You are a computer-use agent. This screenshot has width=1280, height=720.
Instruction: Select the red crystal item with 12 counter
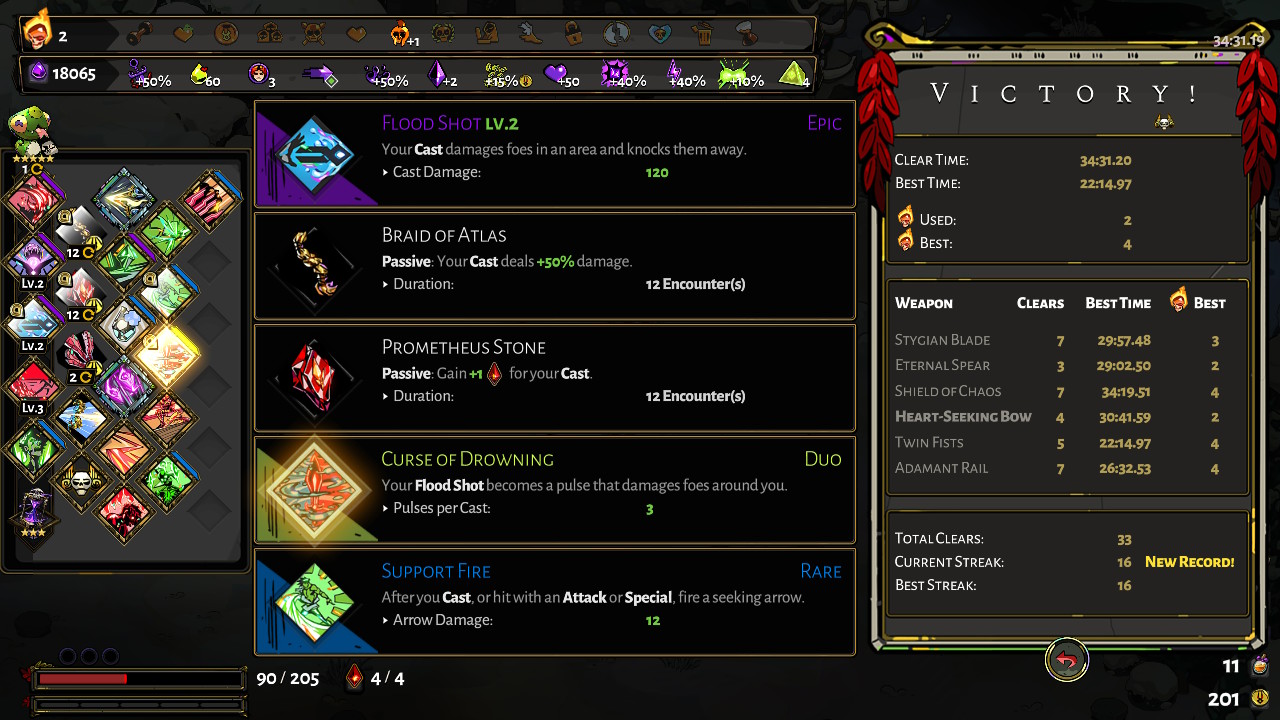(x=79, y=292)
